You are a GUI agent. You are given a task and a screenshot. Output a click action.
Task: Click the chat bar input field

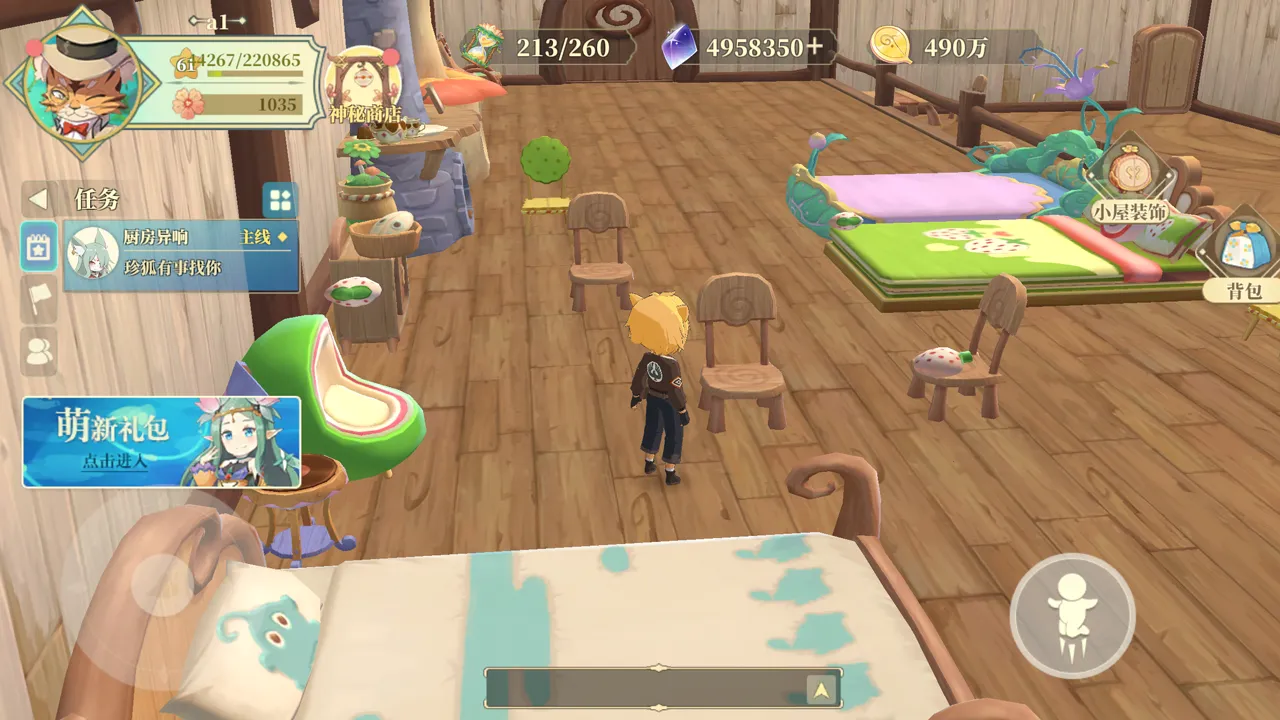point(645,688)
